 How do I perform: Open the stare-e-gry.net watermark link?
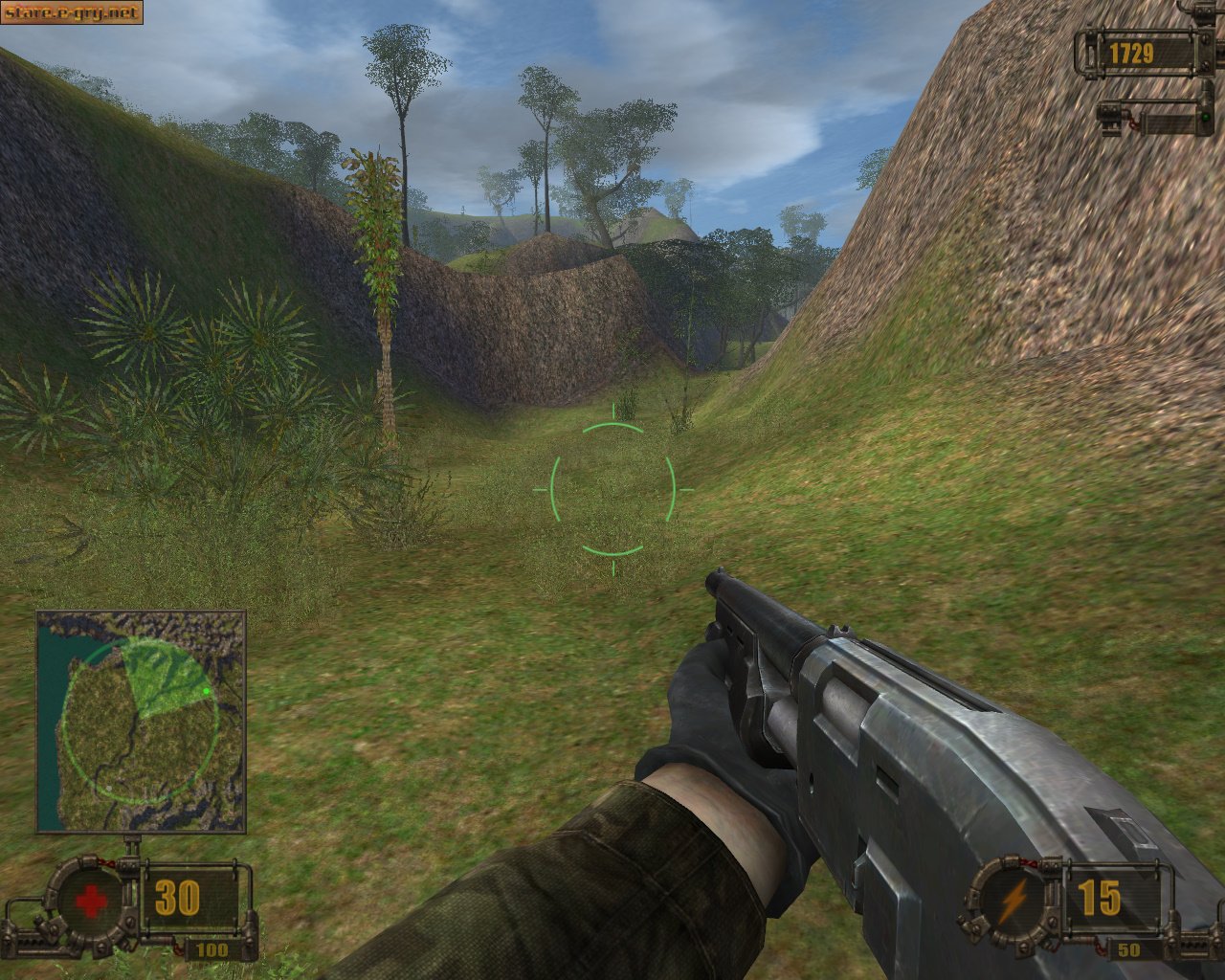pyautogui.click(x=72, y=12)
